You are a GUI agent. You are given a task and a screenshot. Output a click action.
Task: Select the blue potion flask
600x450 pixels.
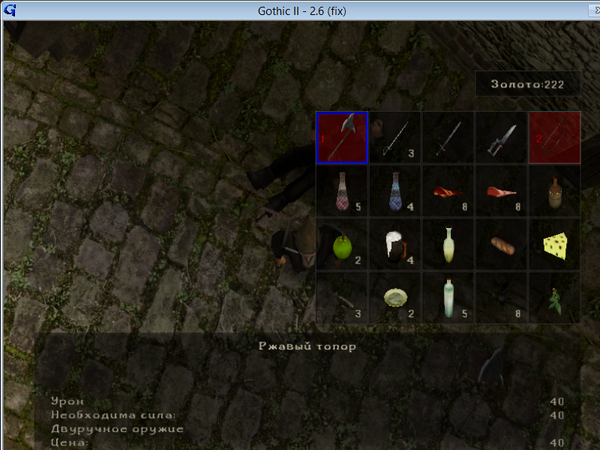pos(395,190)
